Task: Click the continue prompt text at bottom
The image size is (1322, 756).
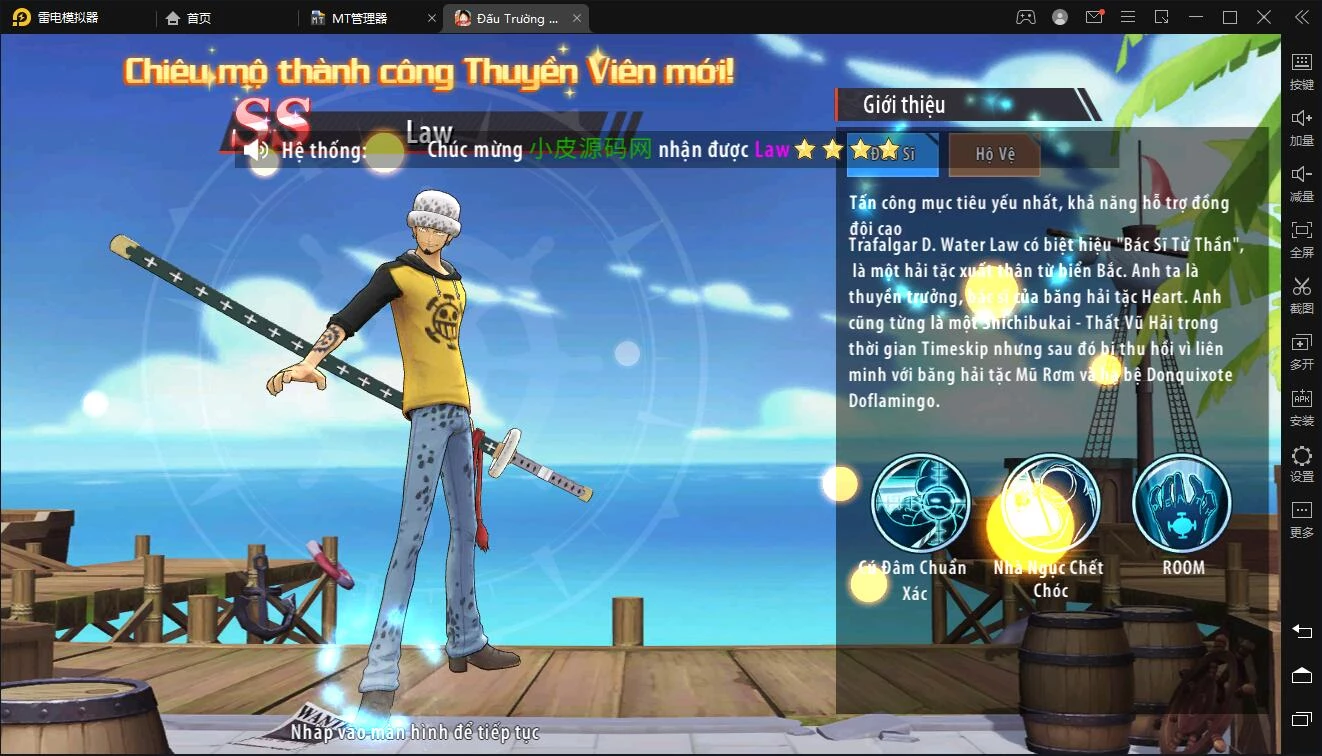Action: pyautogui.click(x=415, y=733)
